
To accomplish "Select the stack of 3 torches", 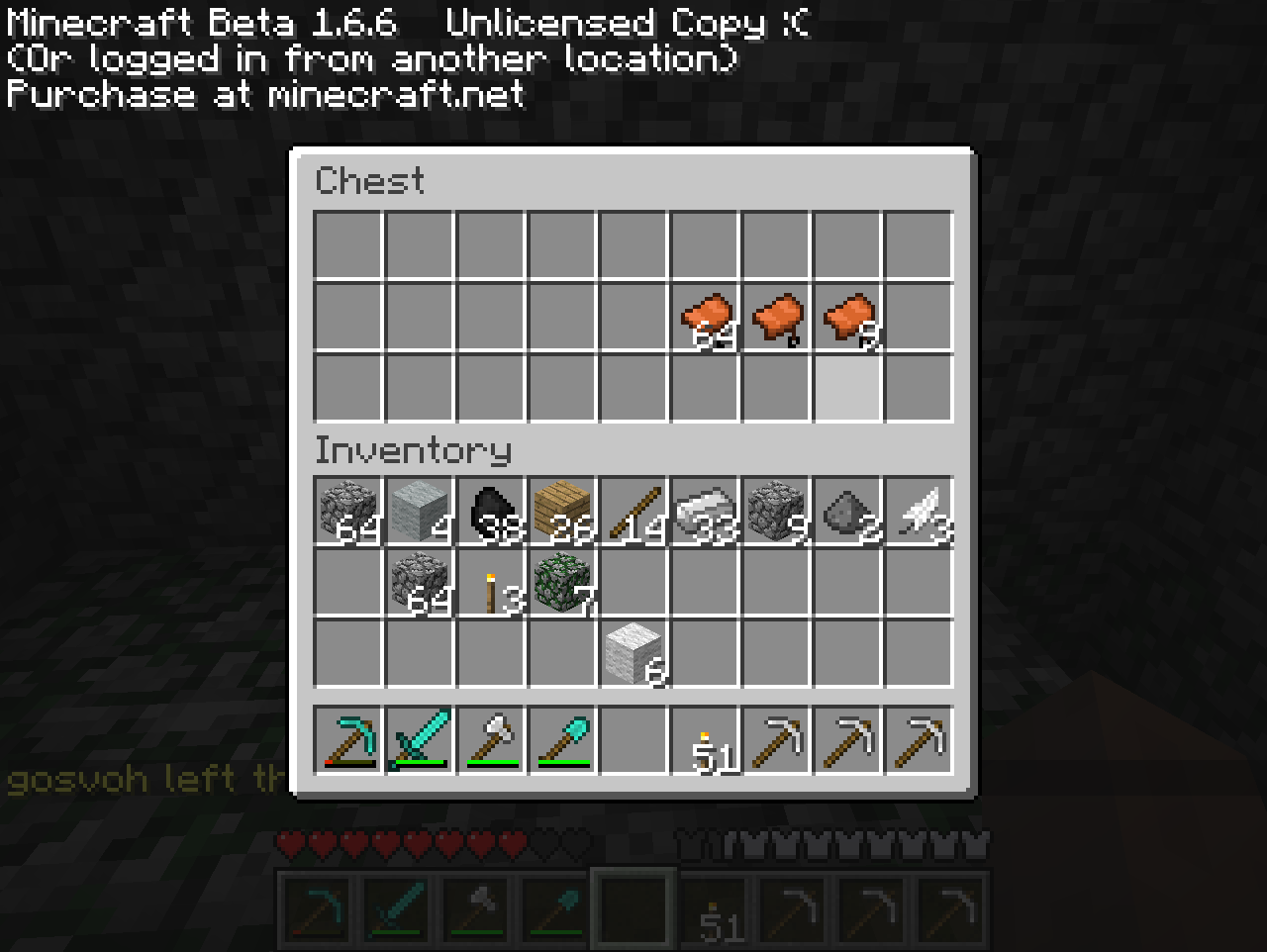I will (491, 583).
